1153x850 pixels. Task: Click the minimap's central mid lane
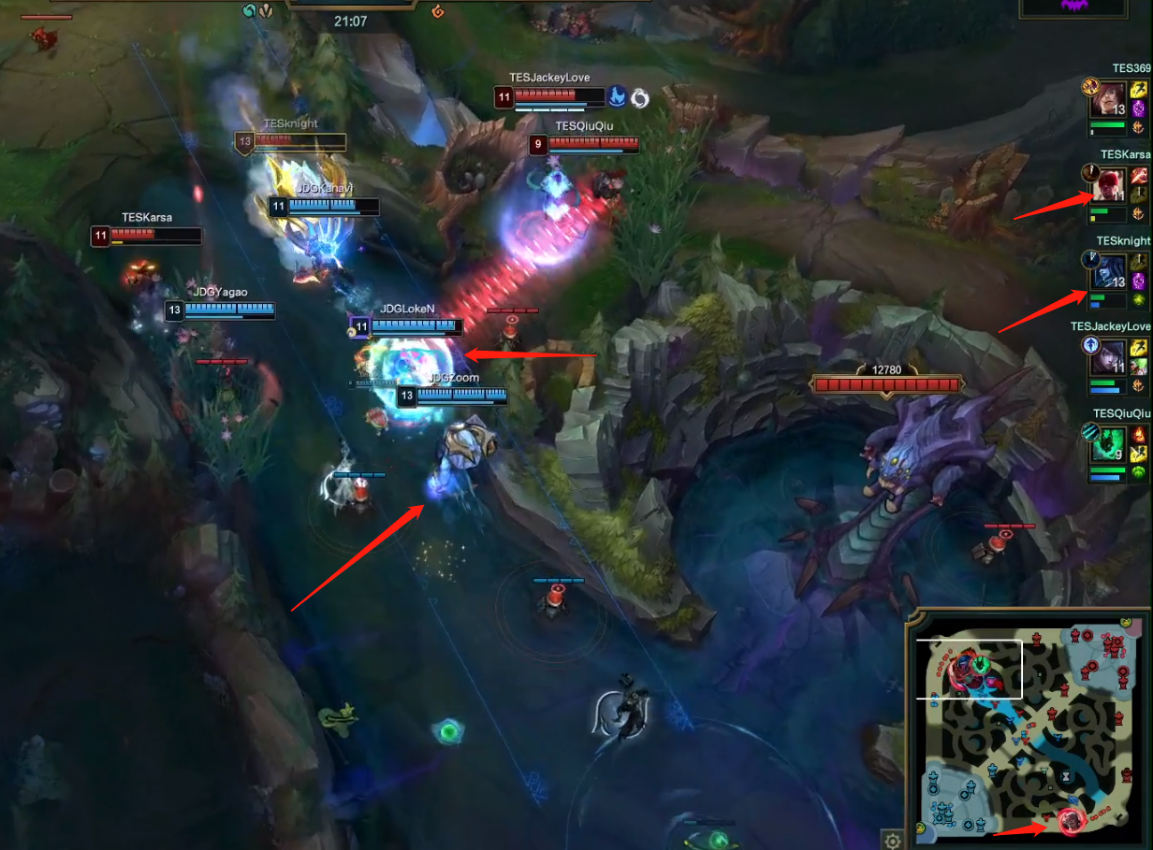pos(1028,730)
